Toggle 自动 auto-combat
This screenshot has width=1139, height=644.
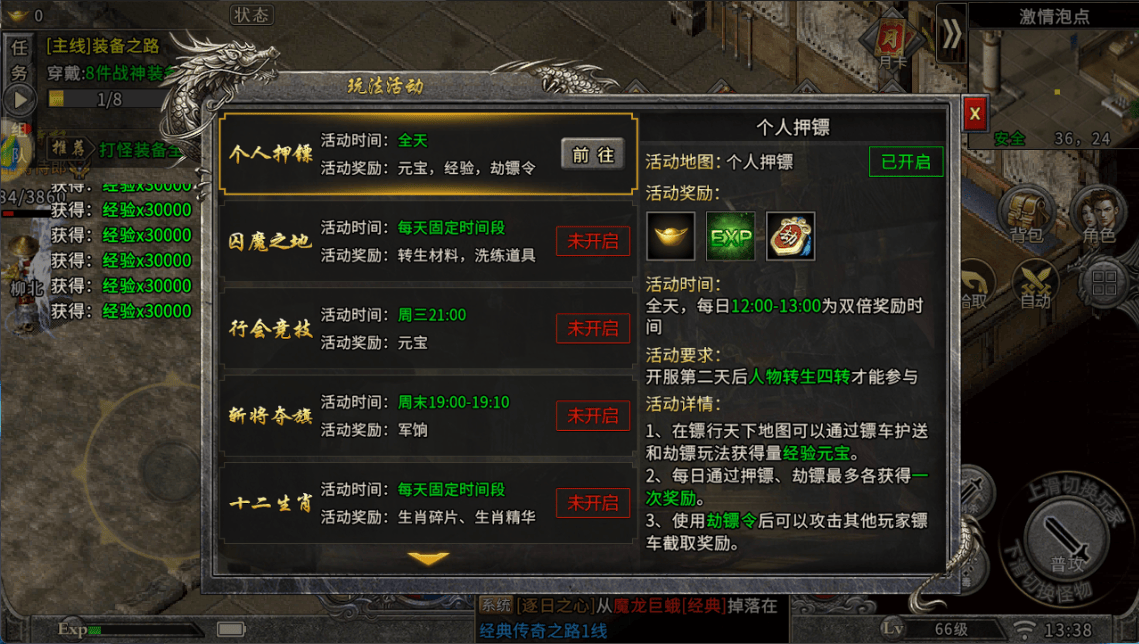pos(1035,283)
